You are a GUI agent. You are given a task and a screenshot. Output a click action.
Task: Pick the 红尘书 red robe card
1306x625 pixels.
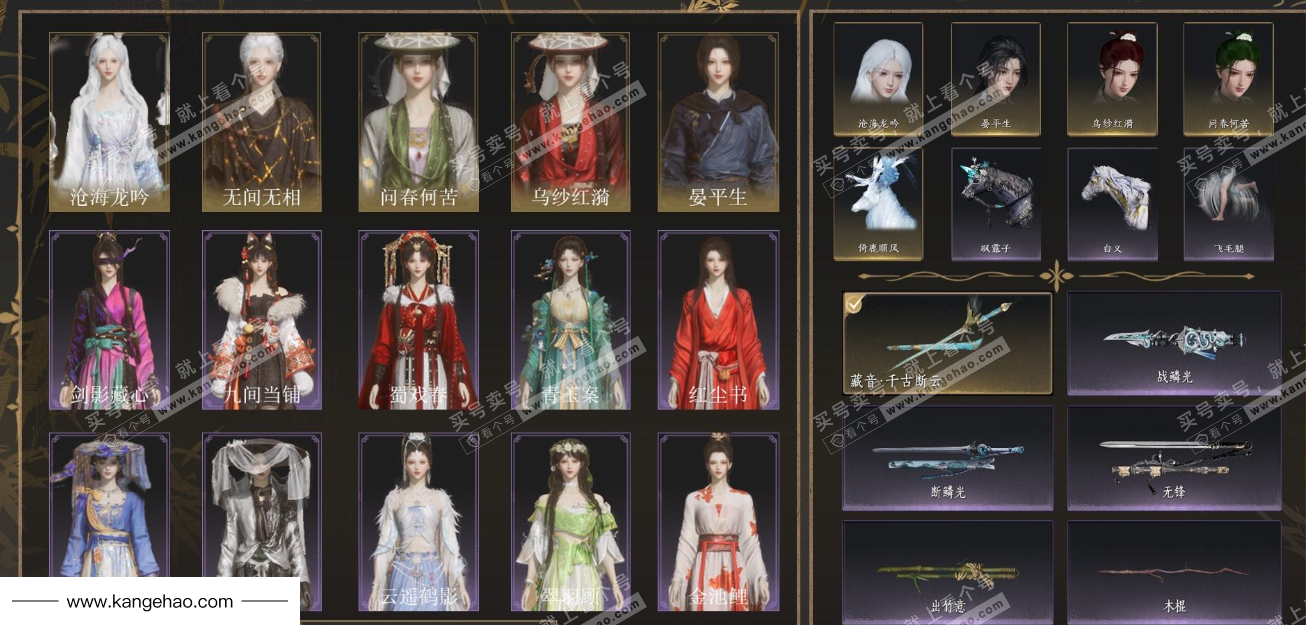(718, 320)
